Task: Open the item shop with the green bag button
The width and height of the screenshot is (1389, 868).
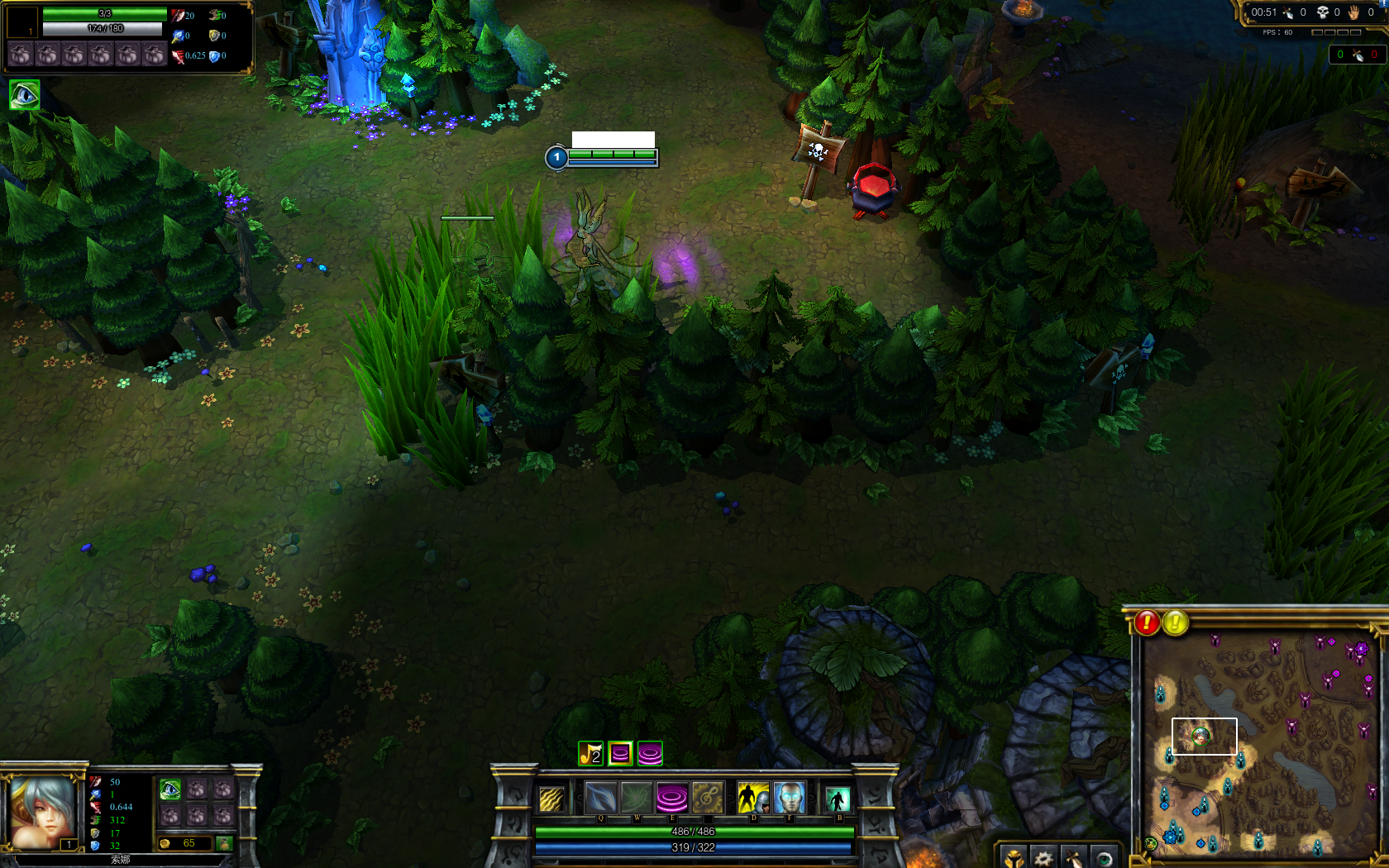Action: (223, 843)
